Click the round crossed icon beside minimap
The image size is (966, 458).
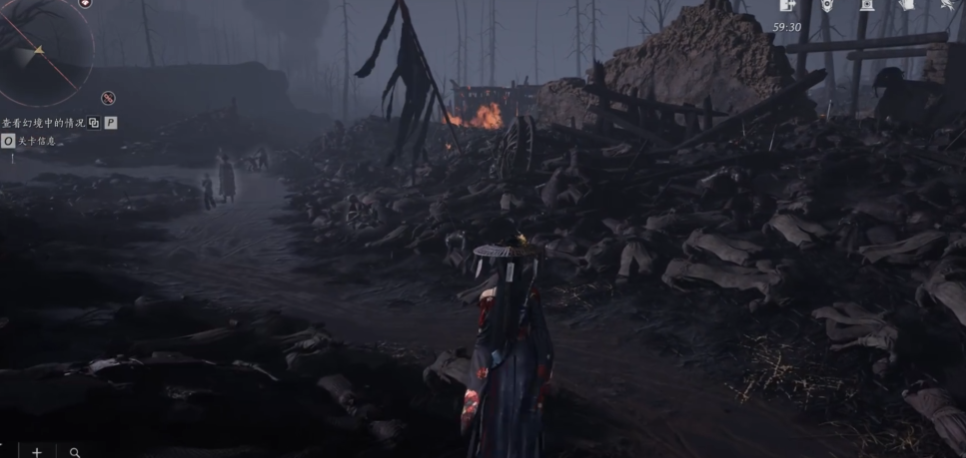108,97
